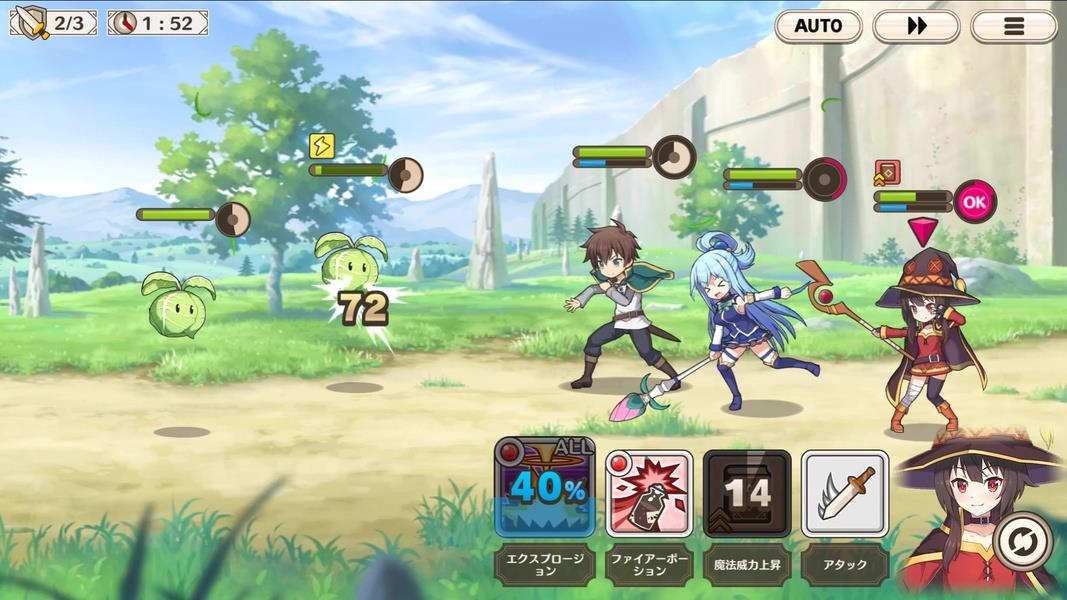The width and height of the screenshot is (1067, 600).
Task: Open the hamburger menu
Action: click(x=1013, y=26)
